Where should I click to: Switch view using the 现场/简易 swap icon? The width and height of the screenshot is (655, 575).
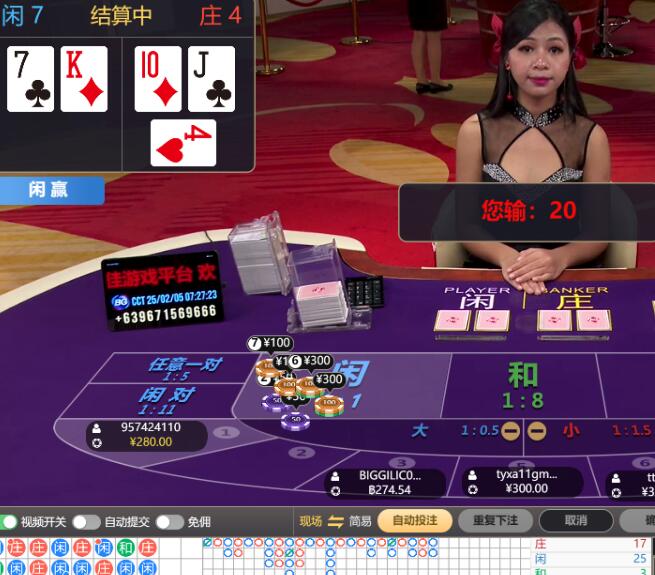tap(335, 521)
